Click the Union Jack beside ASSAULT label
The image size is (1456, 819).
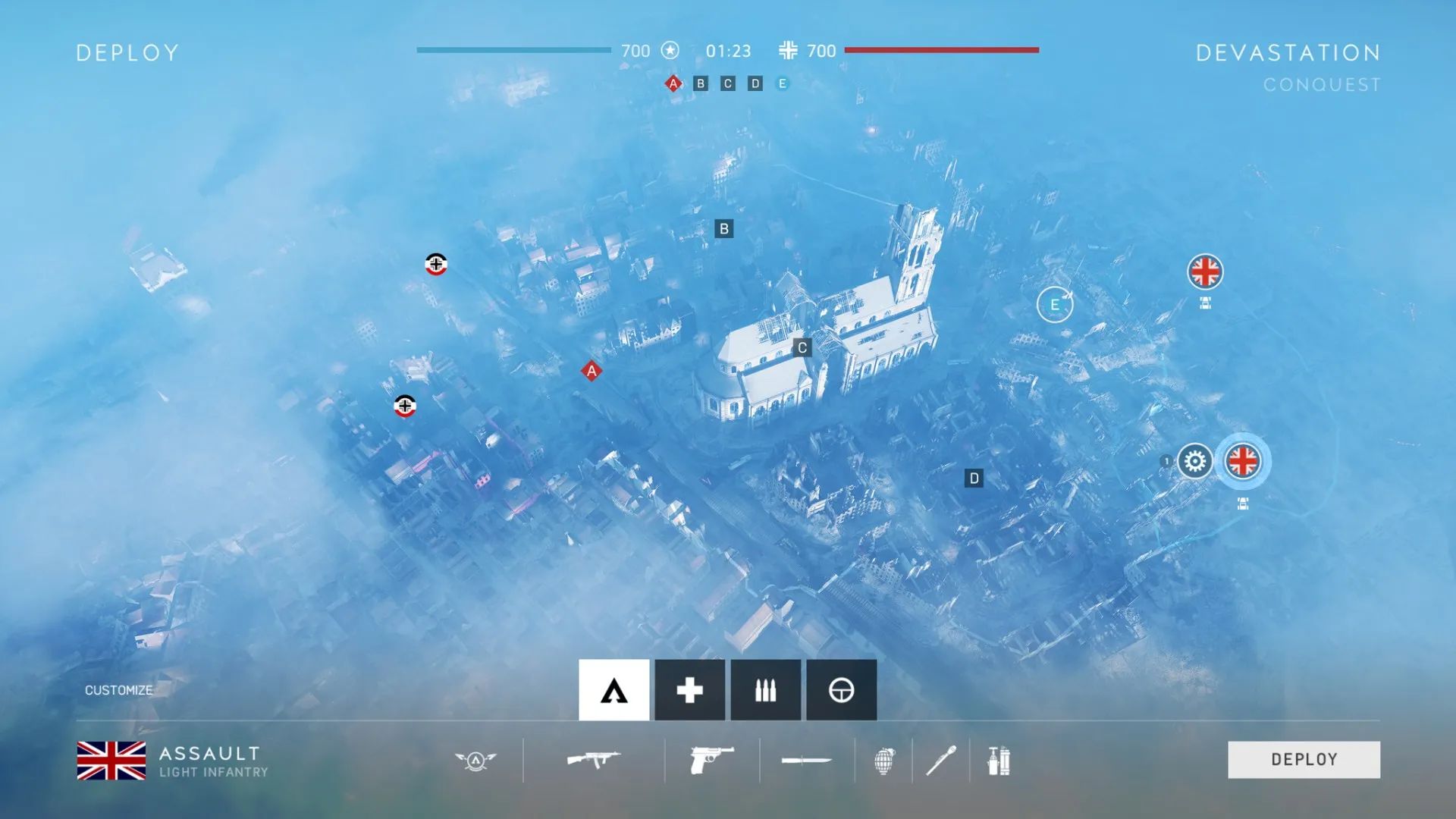112,760
